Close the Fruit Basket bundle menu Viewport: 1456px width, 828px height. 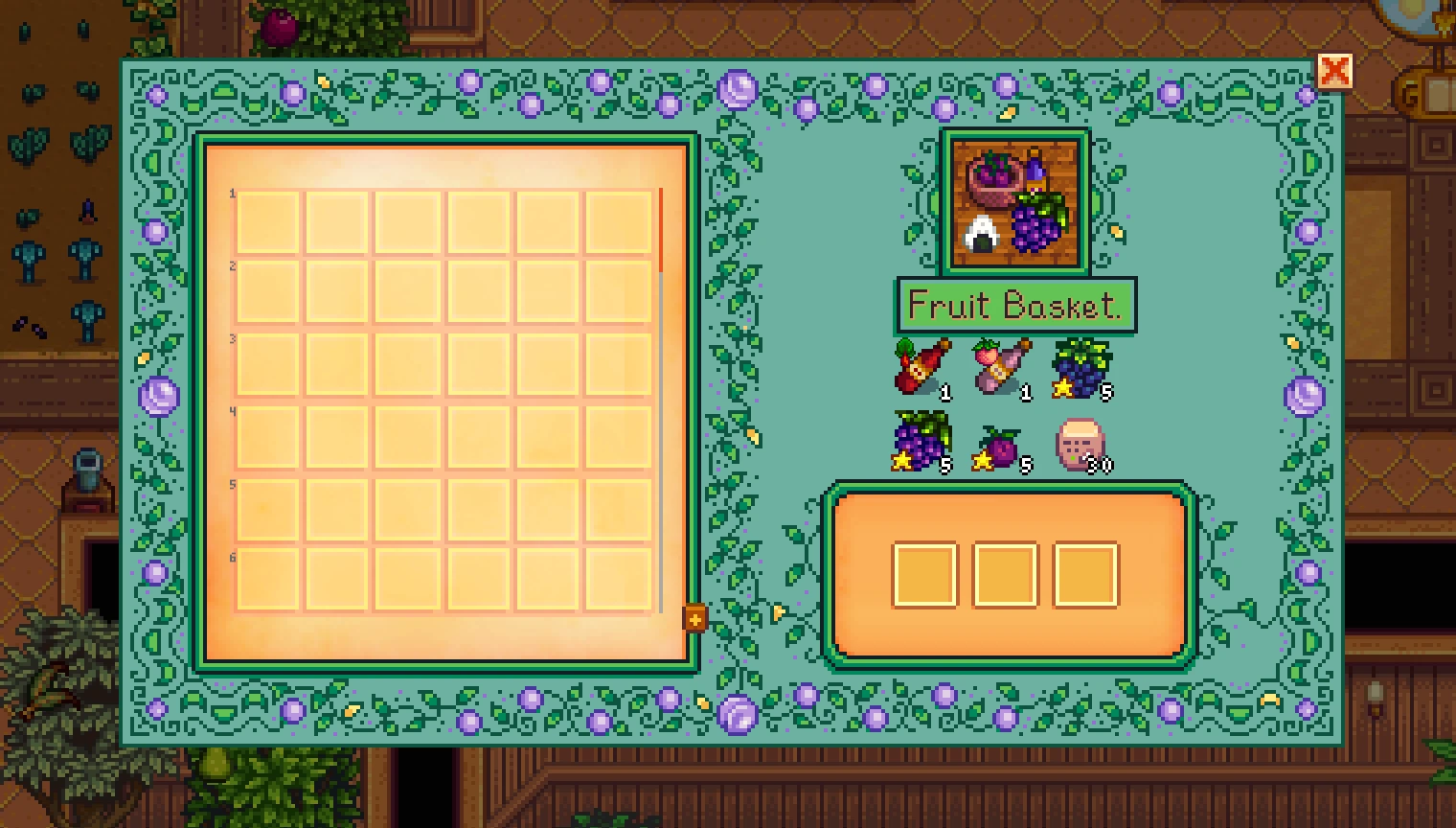click(x=1335, y=70)
